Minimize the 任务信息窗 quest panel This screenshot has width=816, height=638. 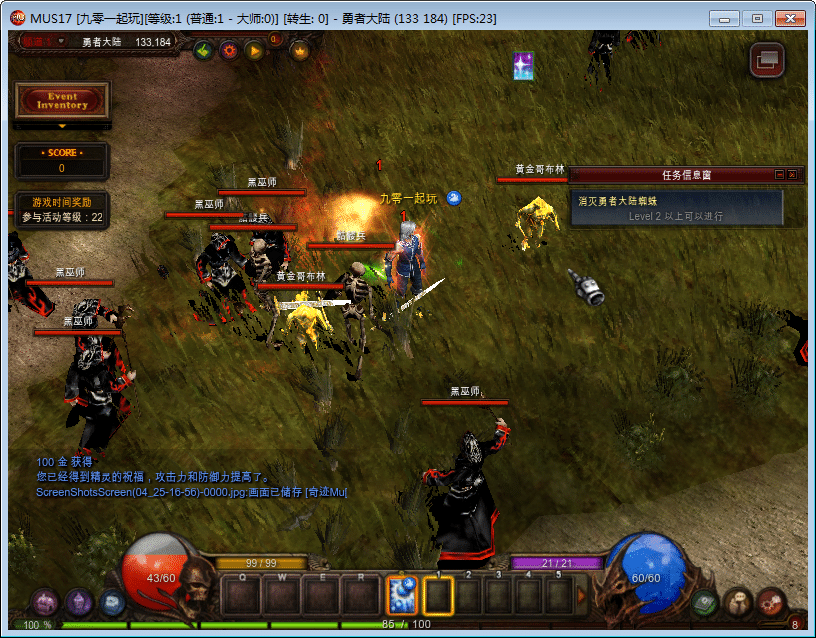point(779,175)
